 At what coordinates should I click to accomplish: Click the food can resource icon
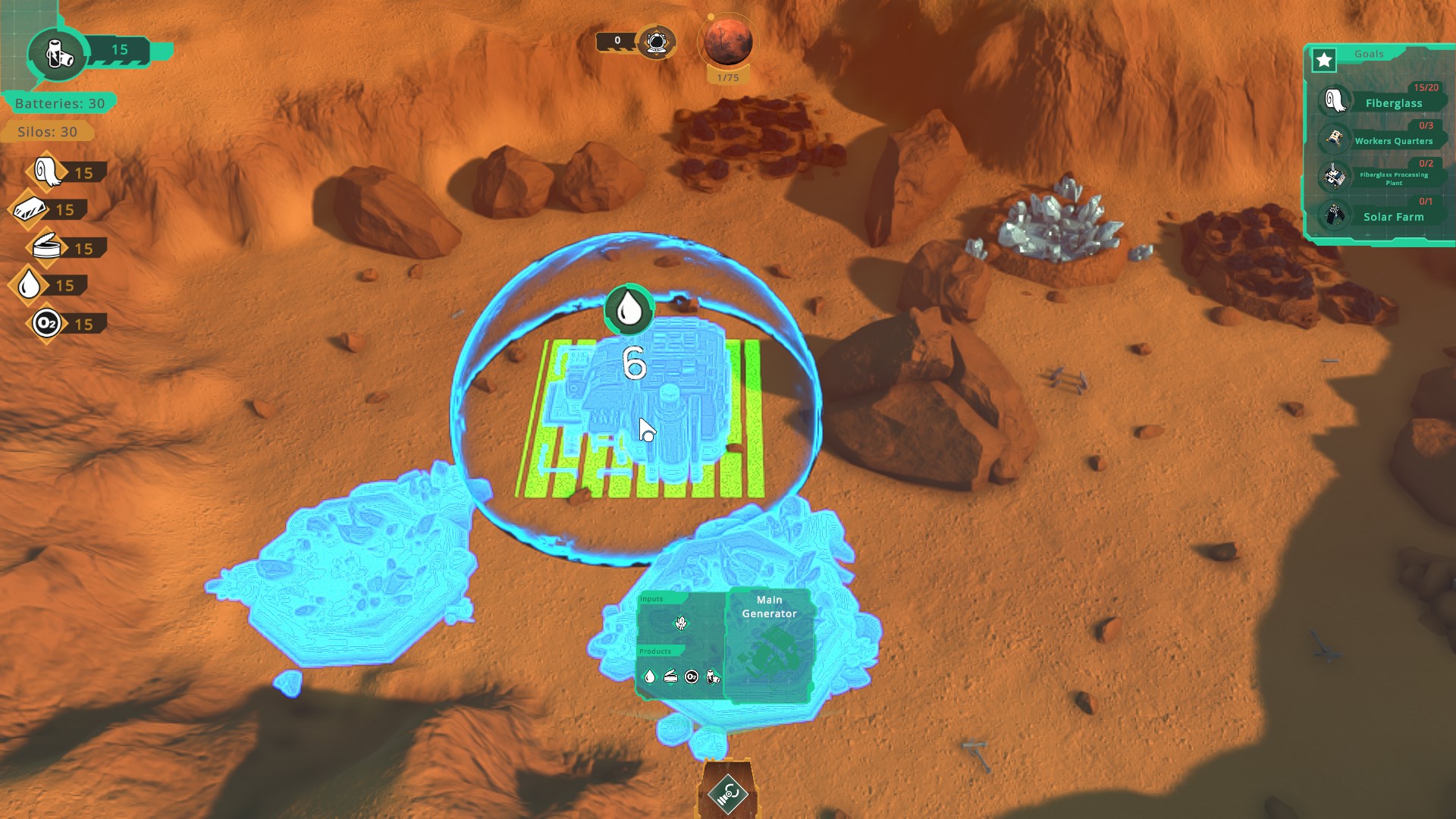click(47, 247)
